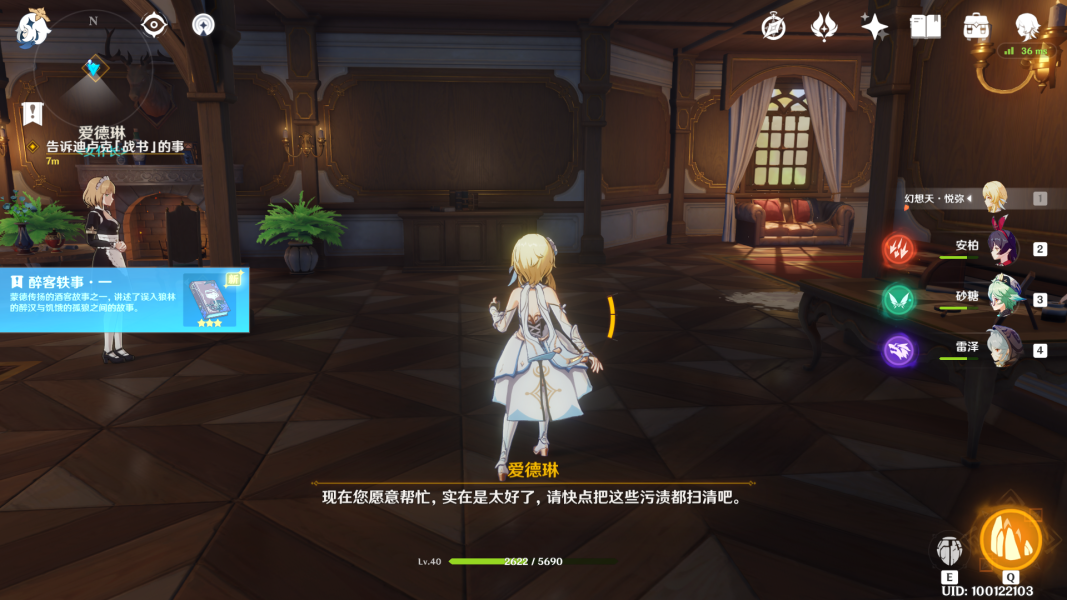Trigger 雷泽's purple wolf burst icon
This screenshot has width=1067, height=600.
[x=898, y=350]
